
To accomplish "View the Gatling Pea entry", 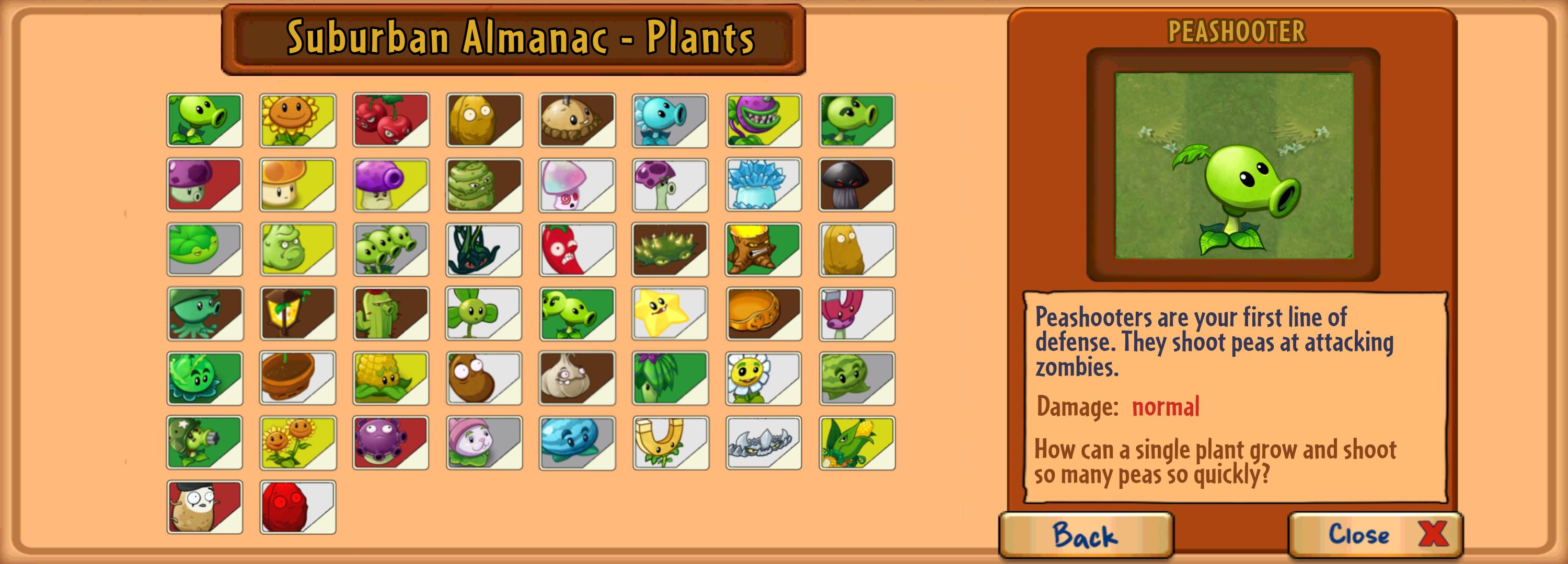I will click(204, 442).
